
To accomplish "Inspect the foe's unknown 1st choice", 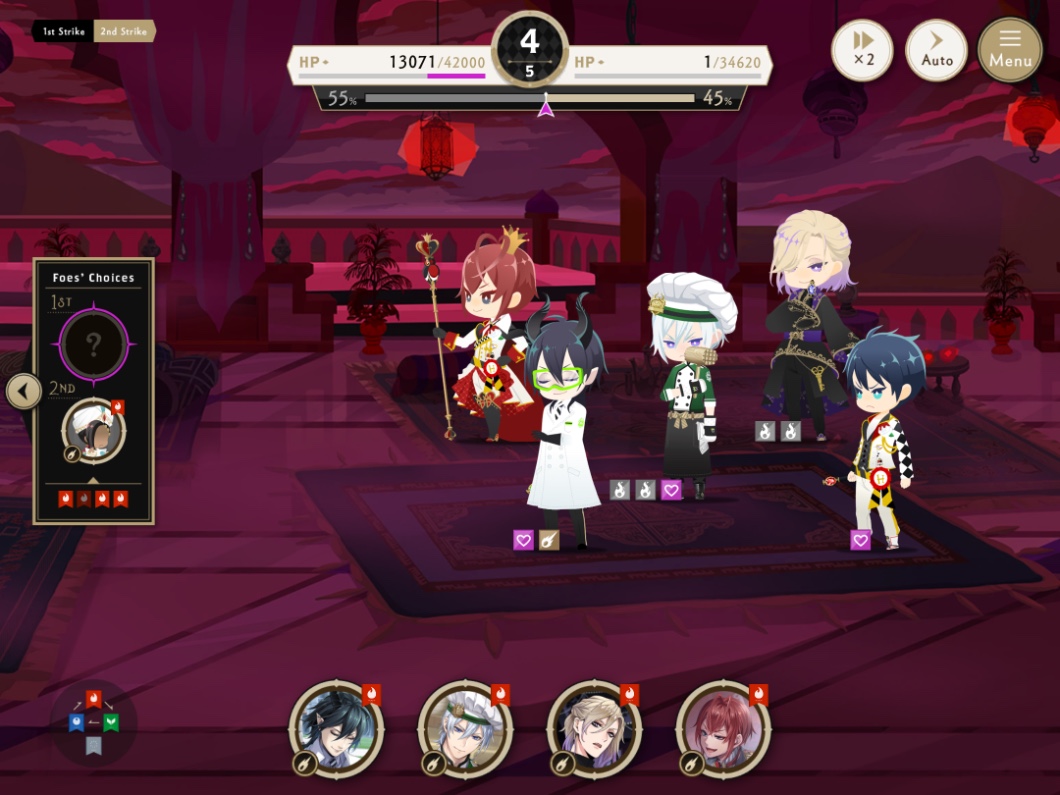I will click(x=94, y=345).
